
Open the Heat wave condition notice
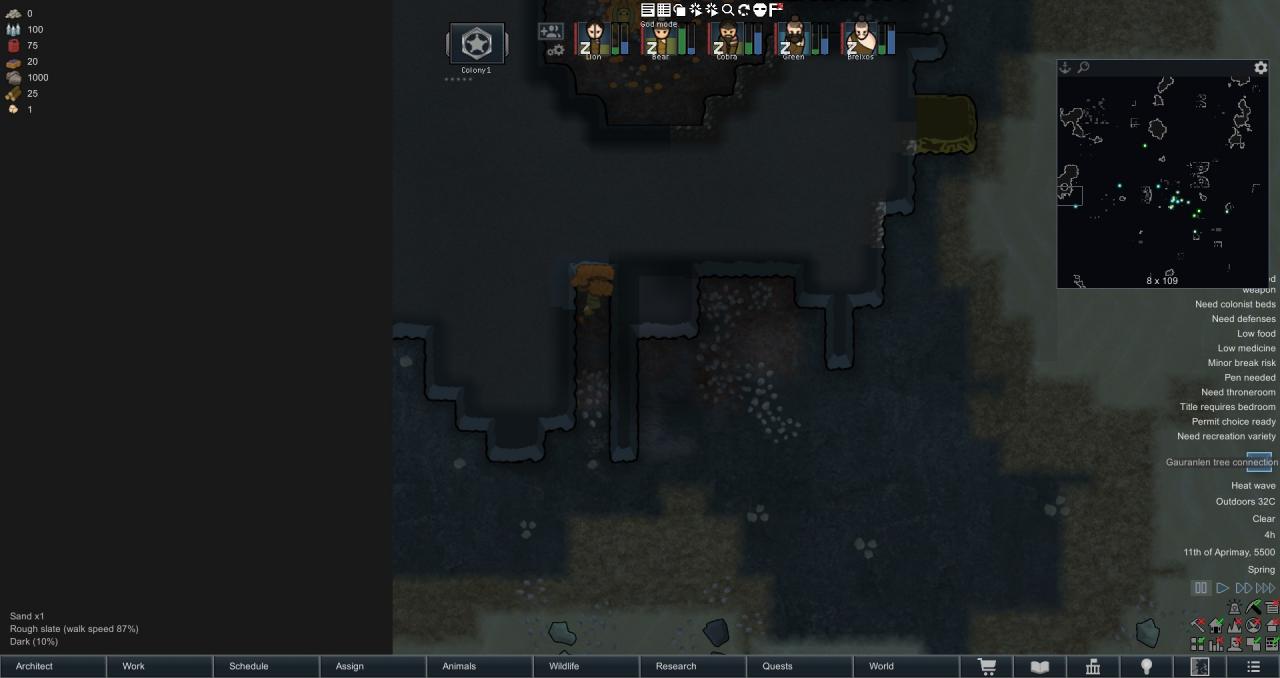pos(1253,486)
